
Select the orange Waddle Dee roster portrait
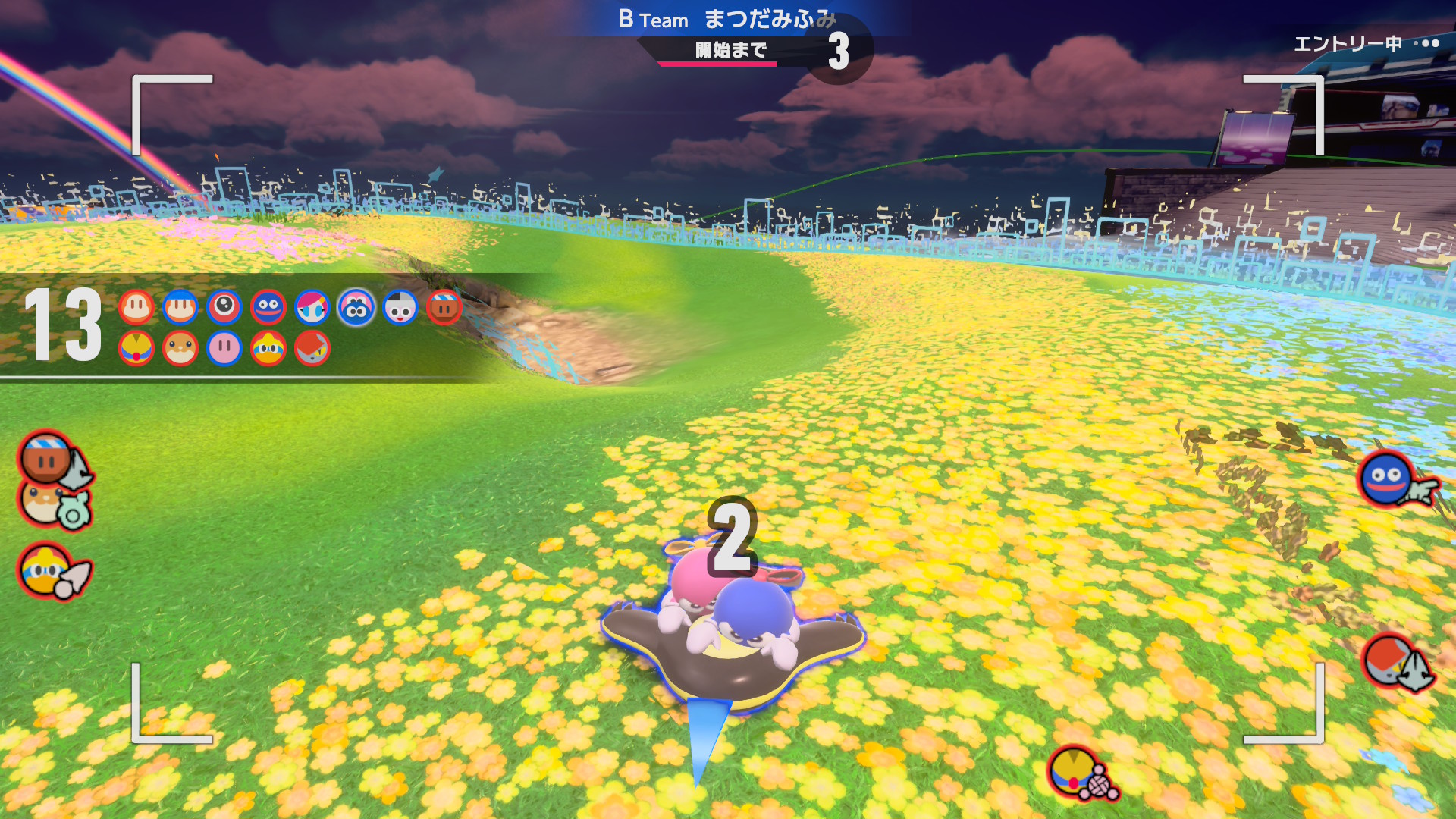click(136, 307)
